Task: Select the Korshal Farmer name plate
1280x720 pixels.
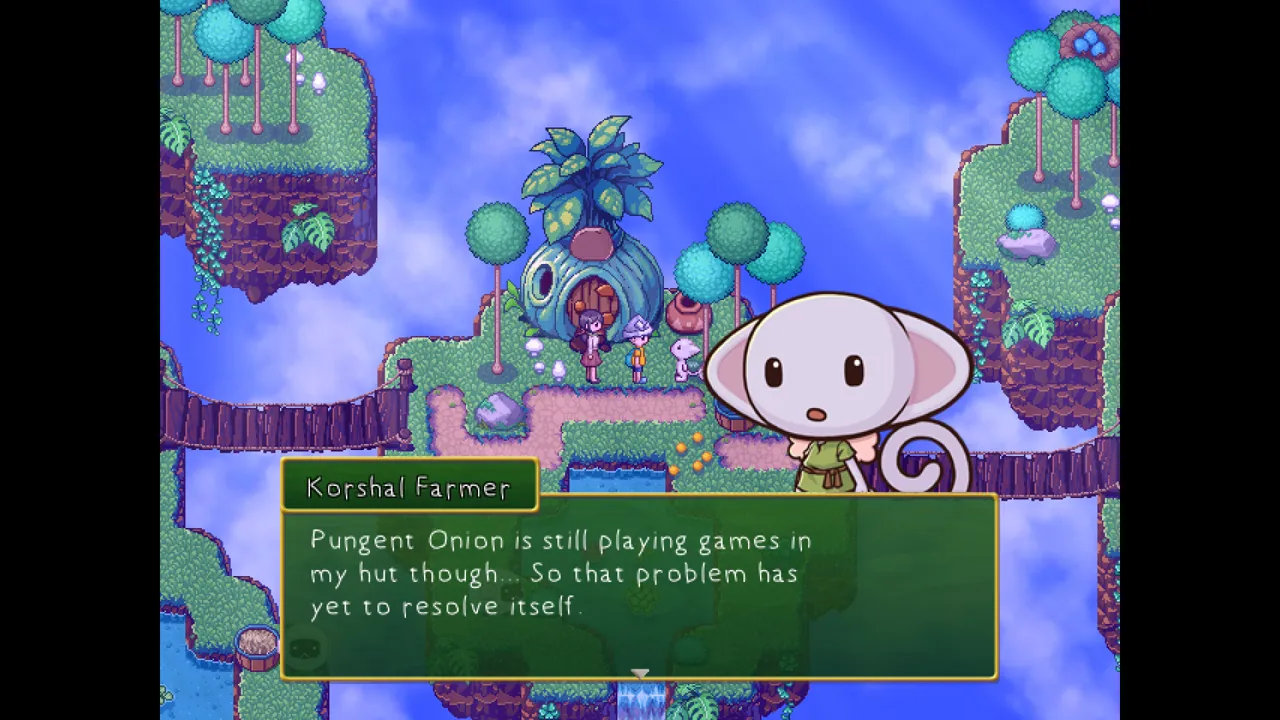Action: click(x=409, y=487)
